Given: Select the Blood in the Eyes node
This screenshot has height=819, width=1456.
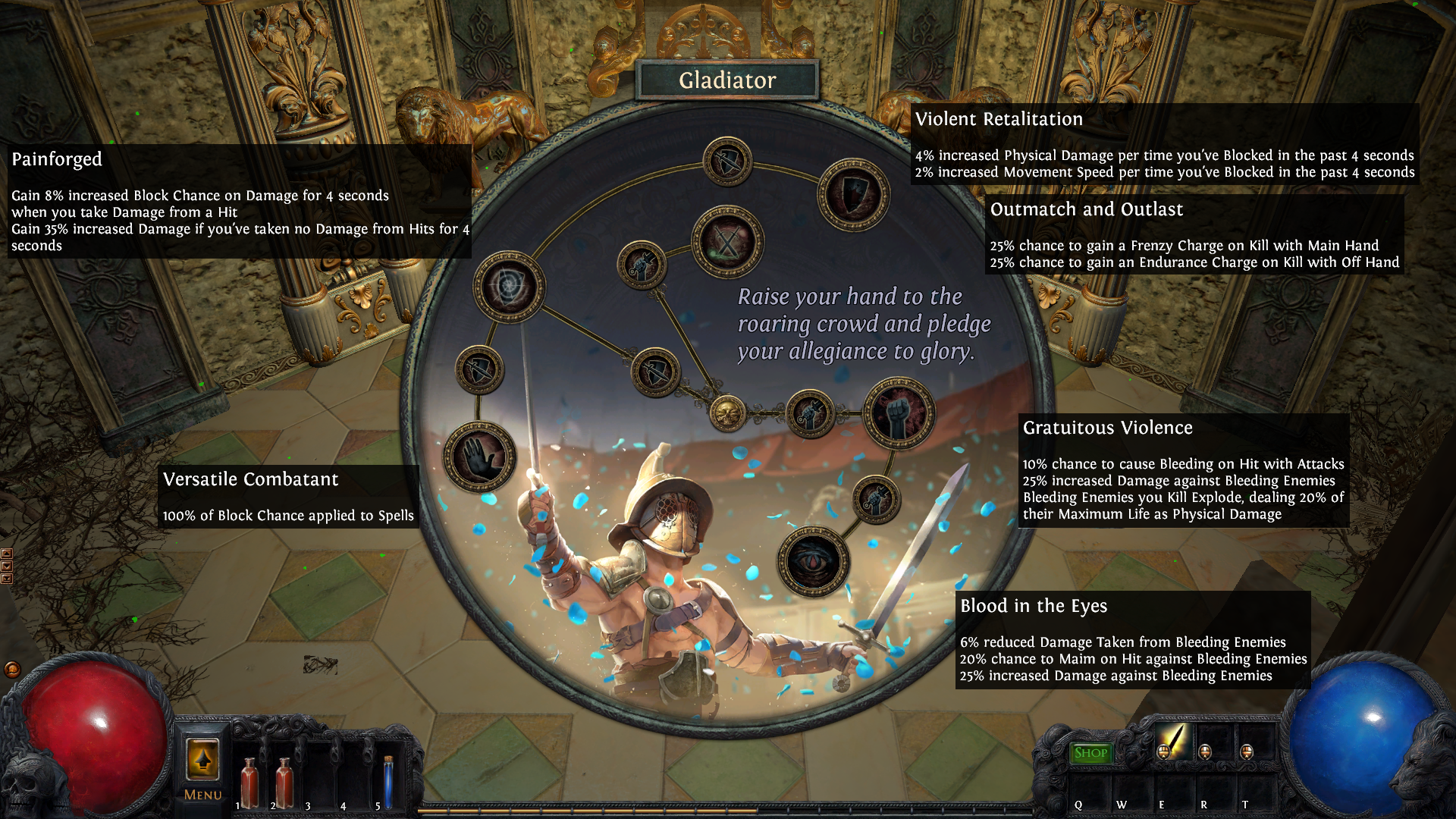Looking at the screenshot, I should tap(814, 561).
